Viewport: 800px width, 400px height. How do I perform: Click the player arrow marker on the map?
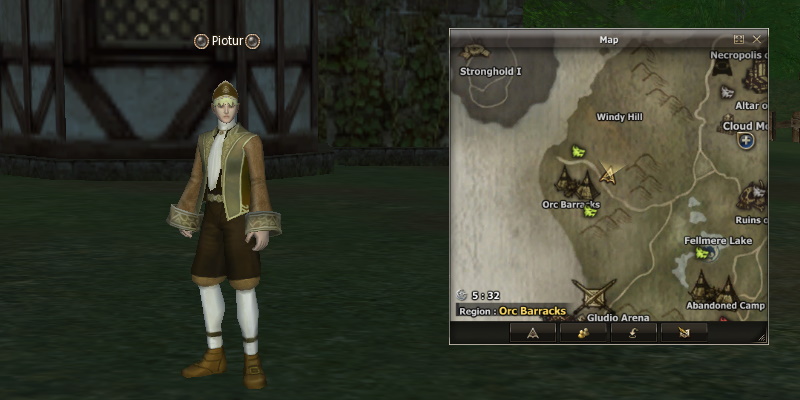608,175
